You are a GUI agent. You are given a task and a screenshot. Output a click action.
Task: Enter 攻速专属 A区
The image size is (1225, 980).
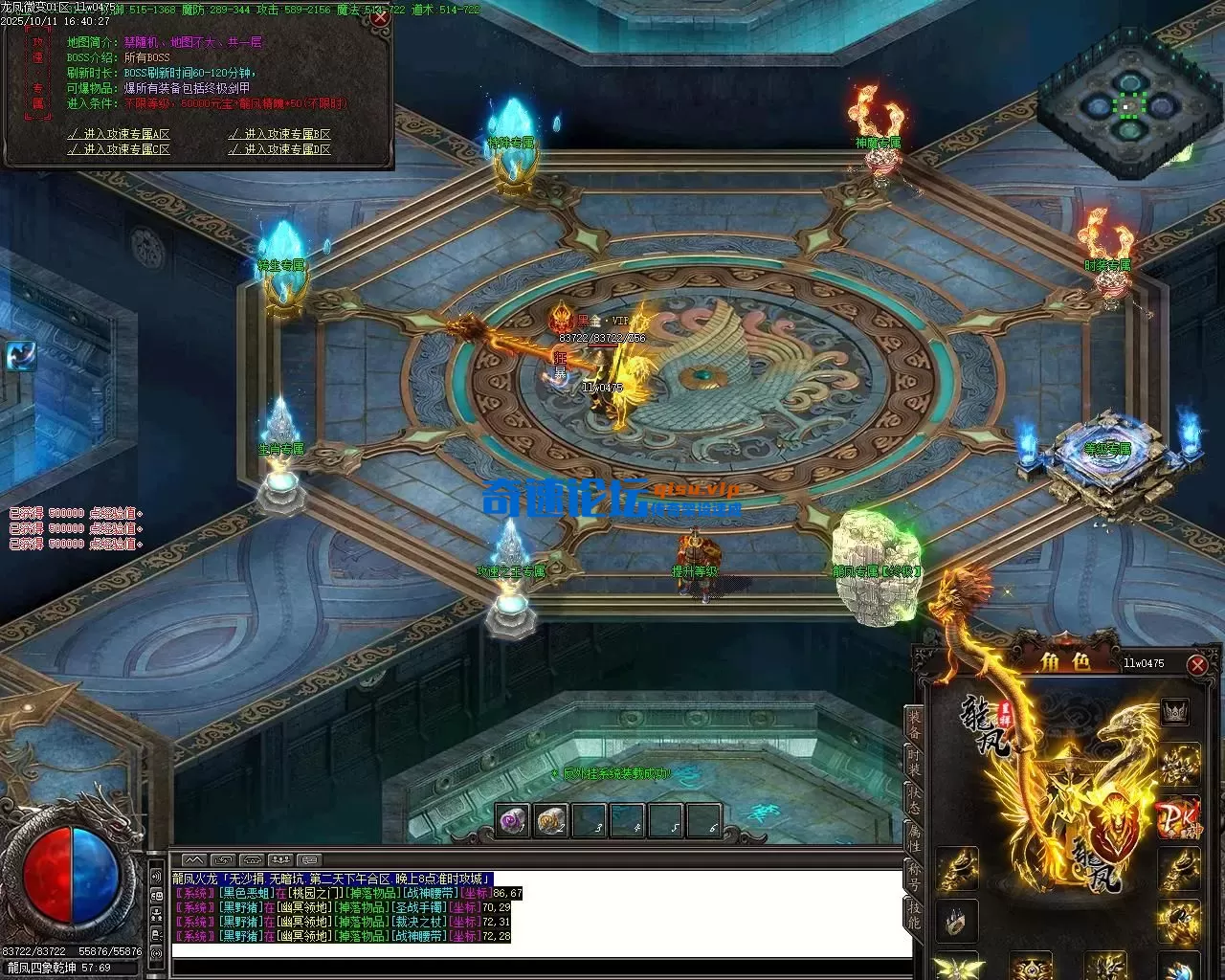pos(119,134)
